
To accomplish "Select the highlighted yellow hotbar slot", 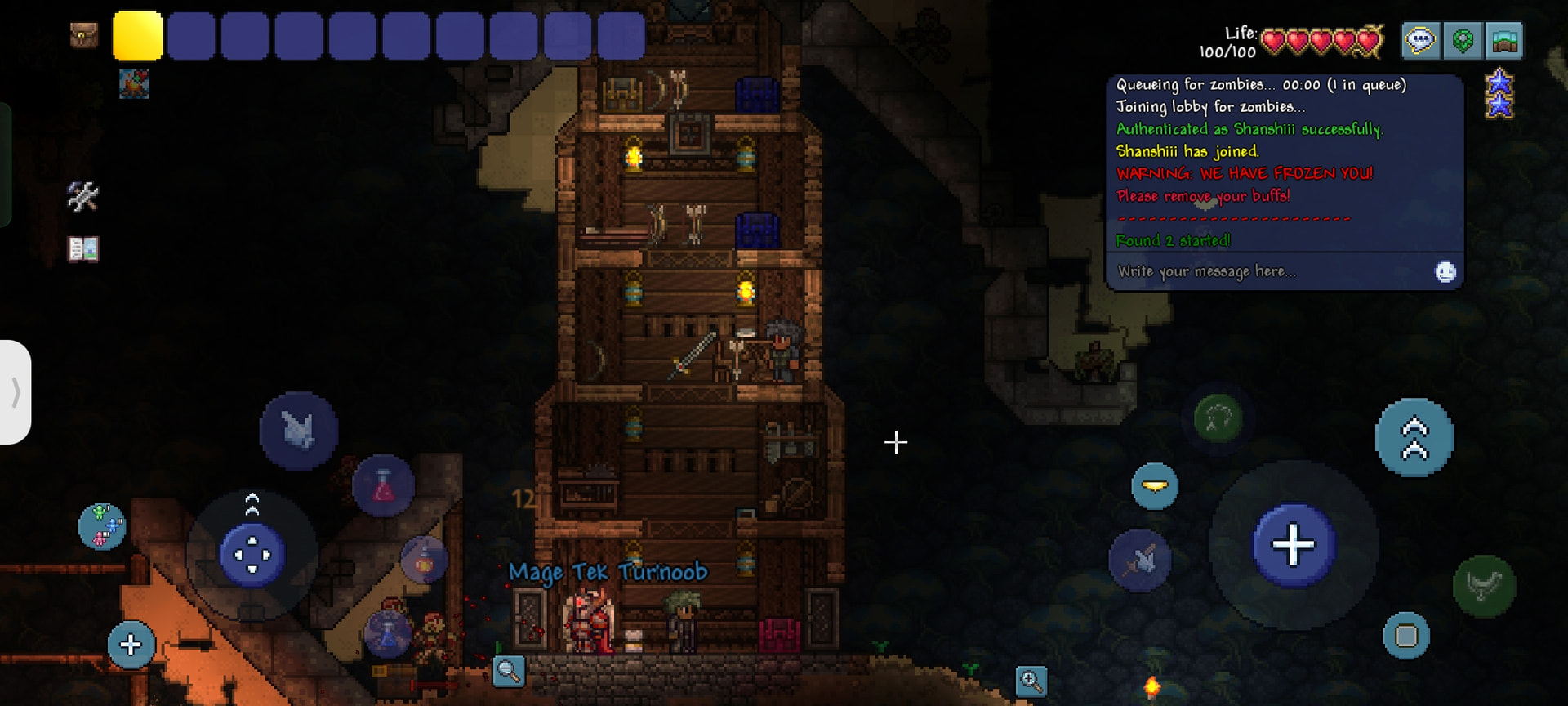I will pyautogui.click(x=137, y=36).
